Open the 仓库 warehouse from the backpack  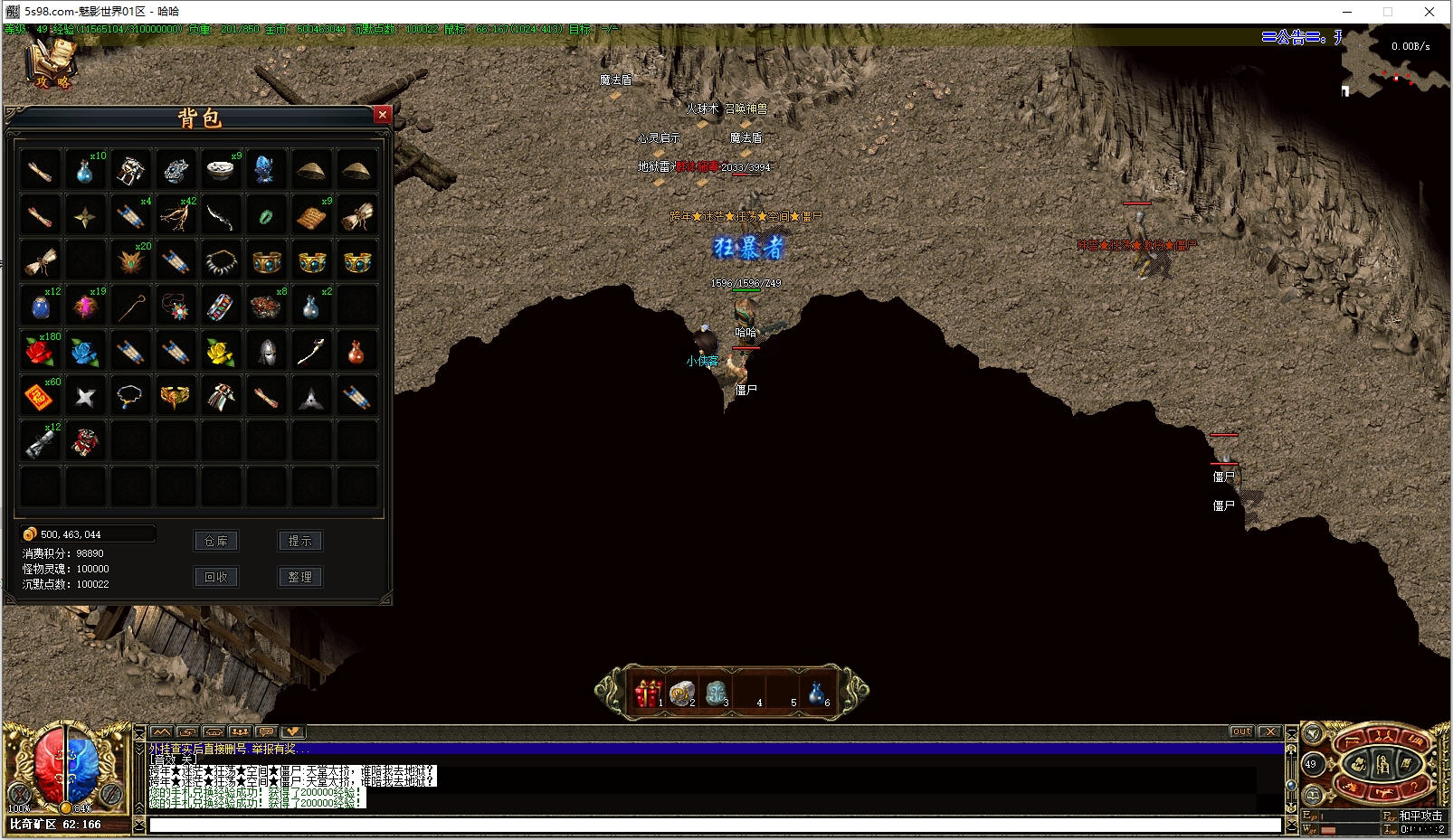216,541
